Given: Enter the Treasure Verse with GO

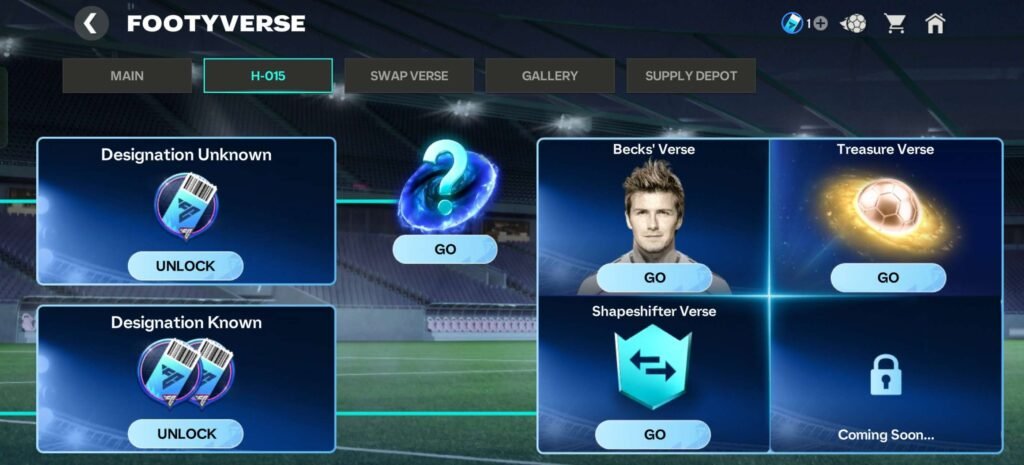Looking at the screenshot, I should pos(887,278).
